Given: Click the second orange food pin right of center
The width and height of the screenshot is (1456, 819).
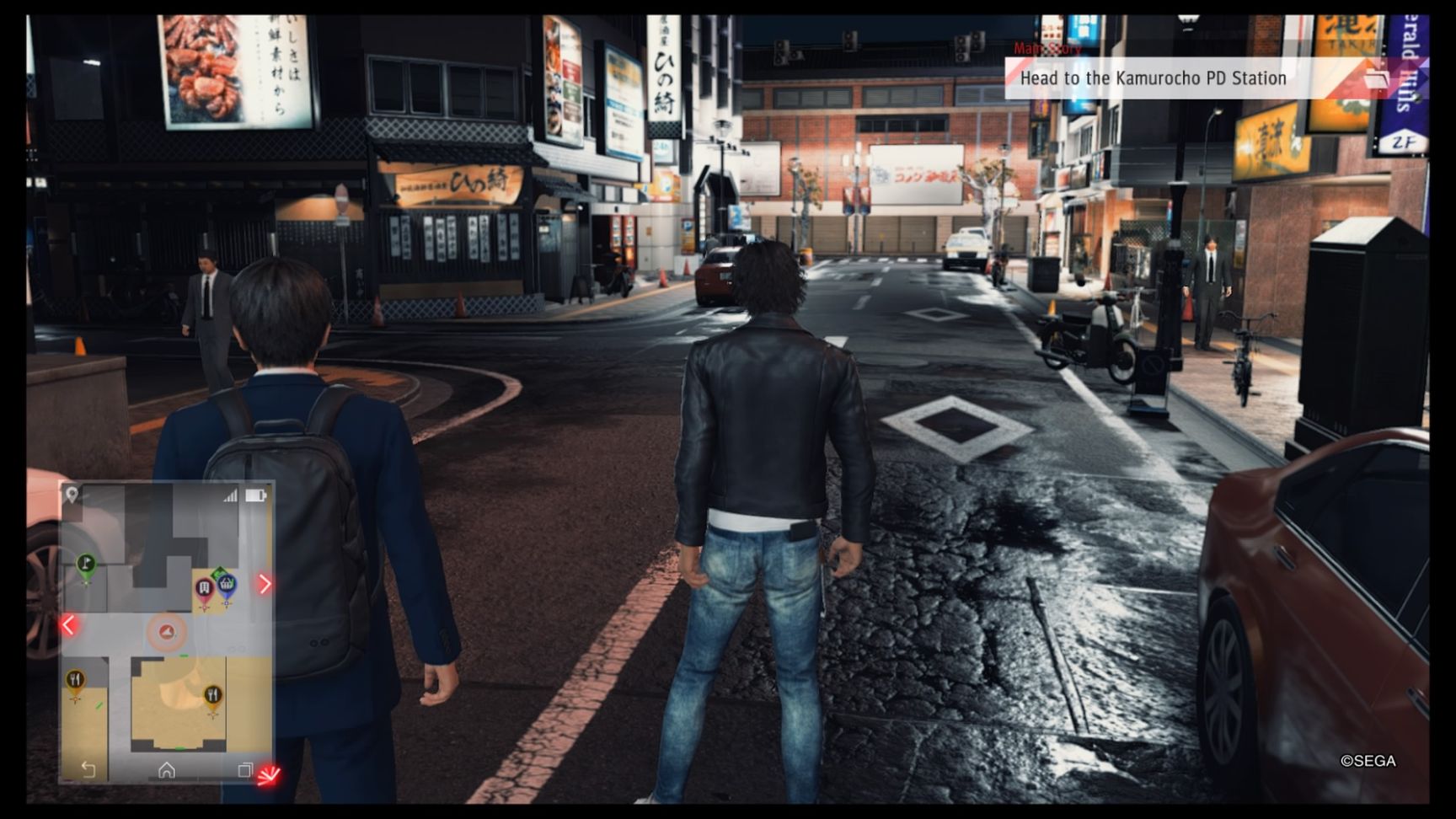Looking at the screenshot, I should click(x=213, y=693).
